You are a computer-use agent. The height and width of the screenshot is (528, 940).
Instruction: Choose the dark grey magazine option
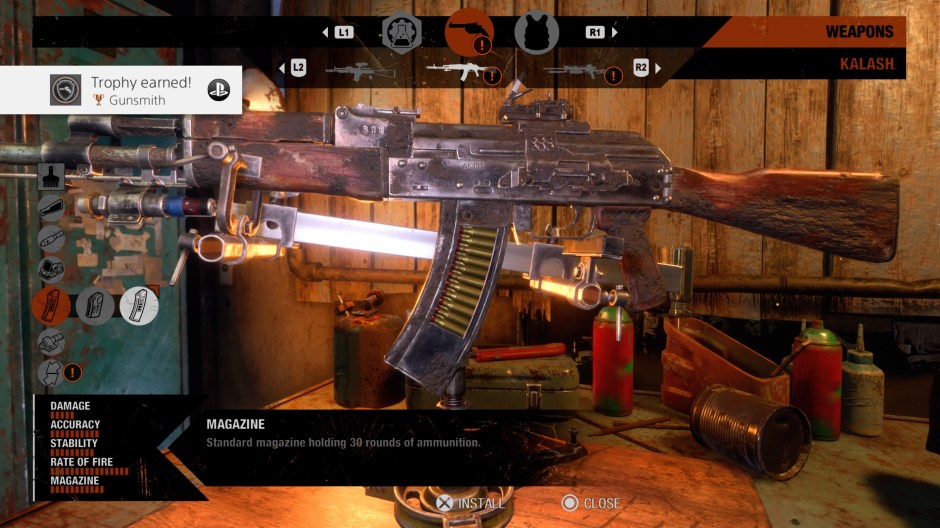[95, 306]
